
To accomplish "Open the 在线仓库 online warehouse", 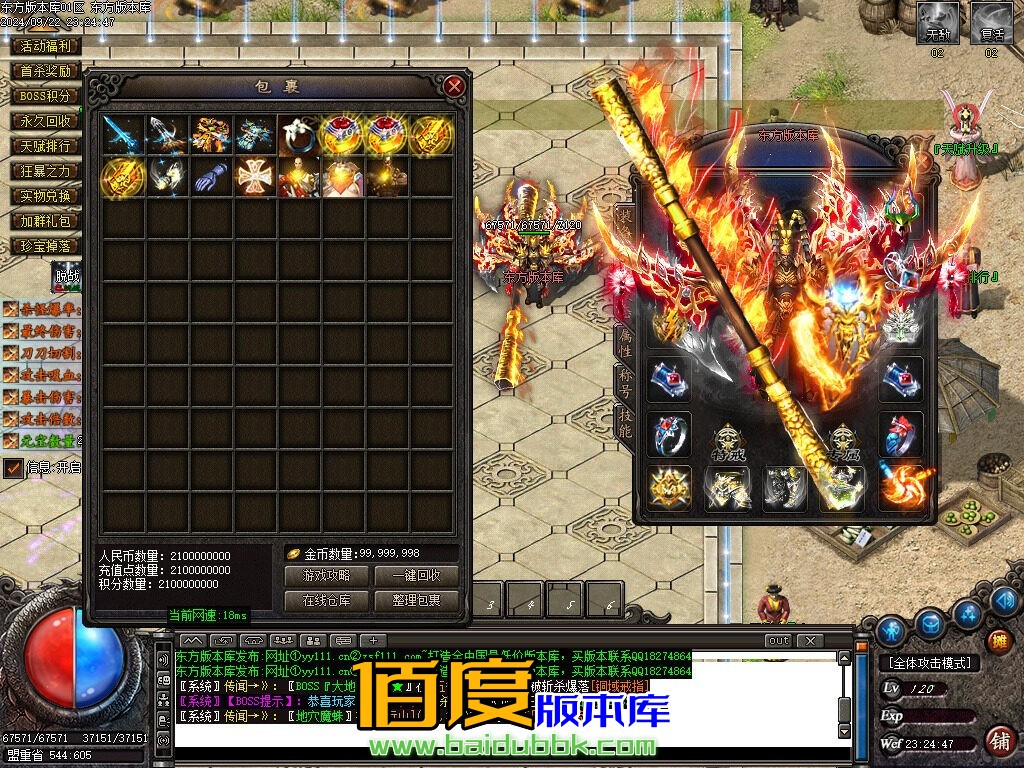I will pos(326,601).
